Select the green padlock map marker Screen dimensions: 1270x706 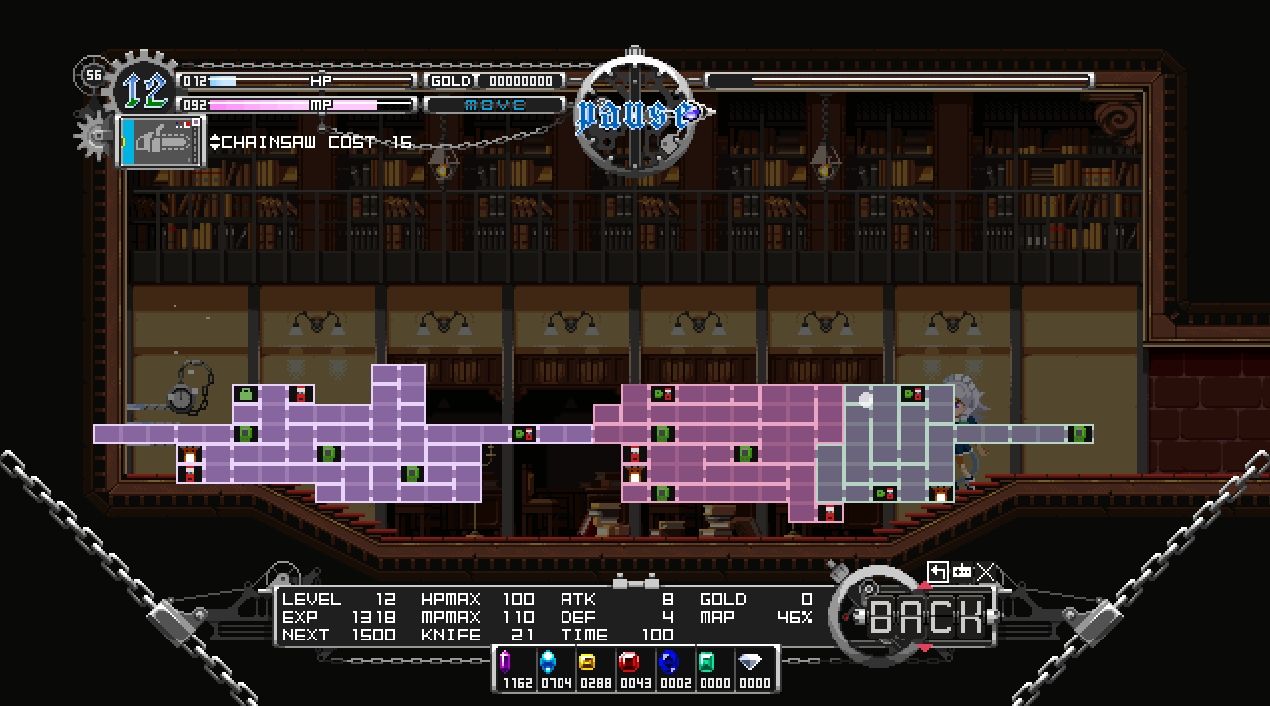pyautogui.click(x=246, y=394)
